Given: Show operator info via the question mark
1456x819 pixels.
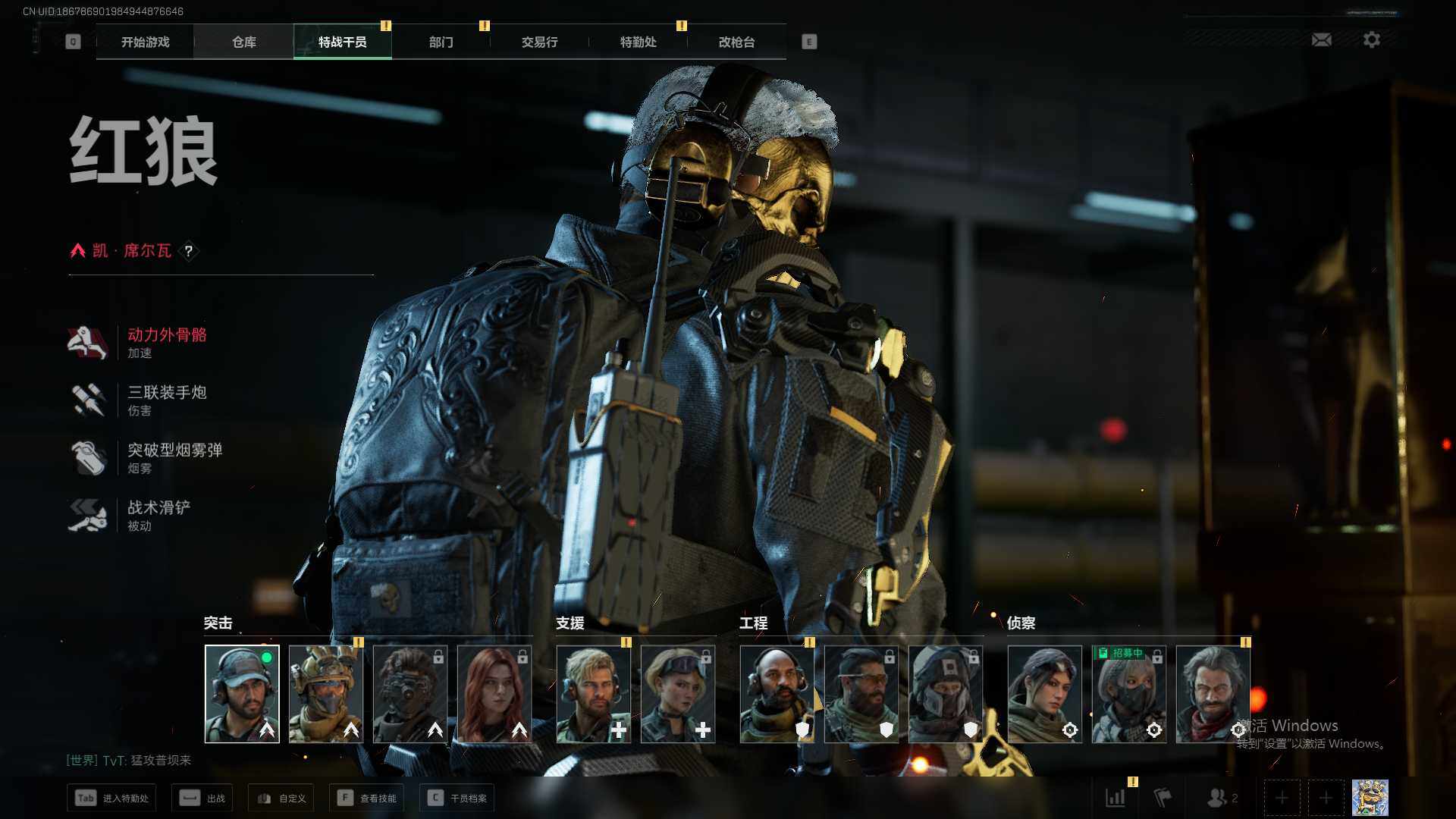Looking at the screenshot, I should click(189, 251).
